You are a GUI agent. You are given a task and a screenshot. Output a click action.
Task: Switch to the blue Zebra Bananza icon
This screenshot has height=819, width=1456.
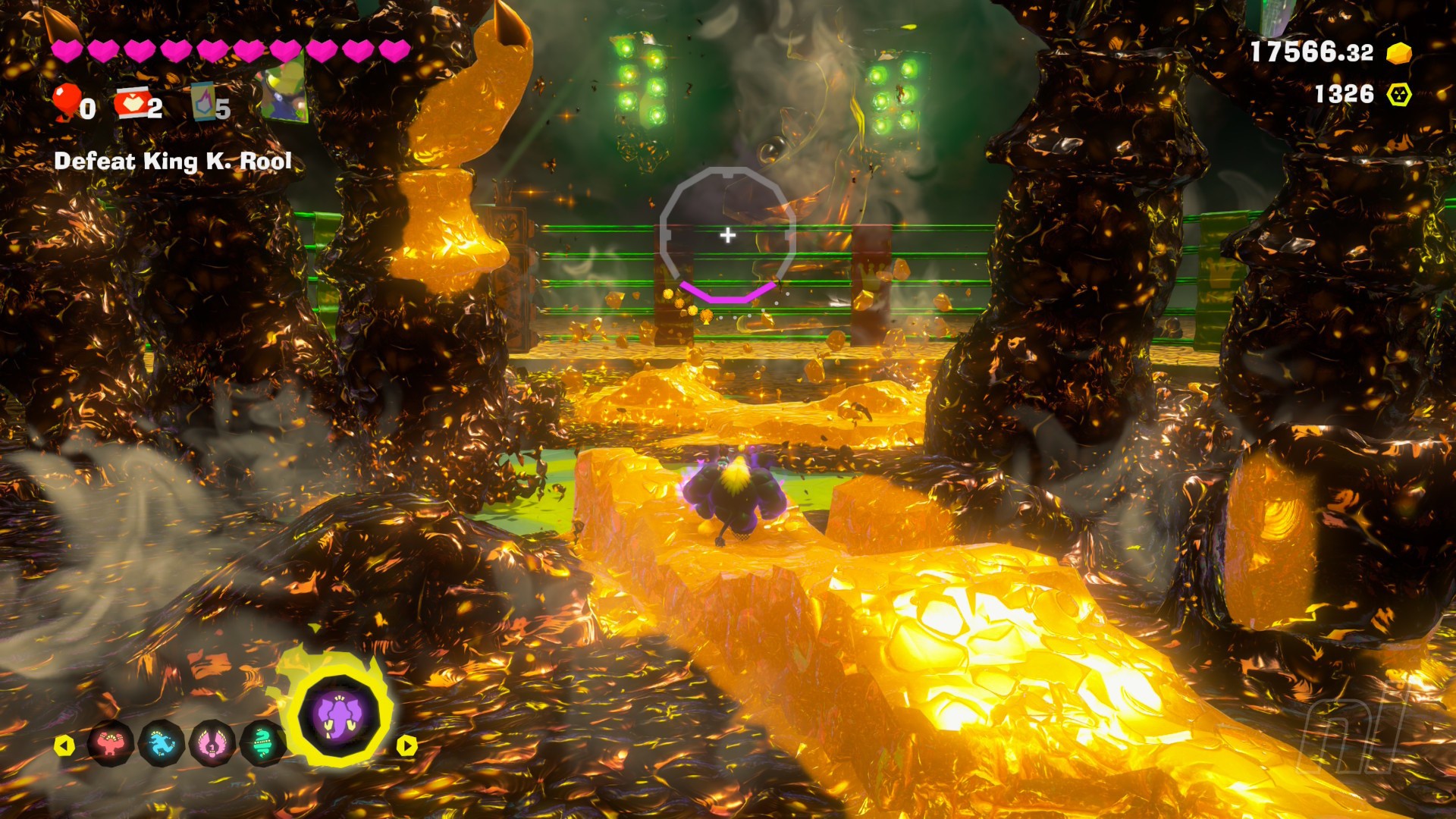(x=162, y=744)
